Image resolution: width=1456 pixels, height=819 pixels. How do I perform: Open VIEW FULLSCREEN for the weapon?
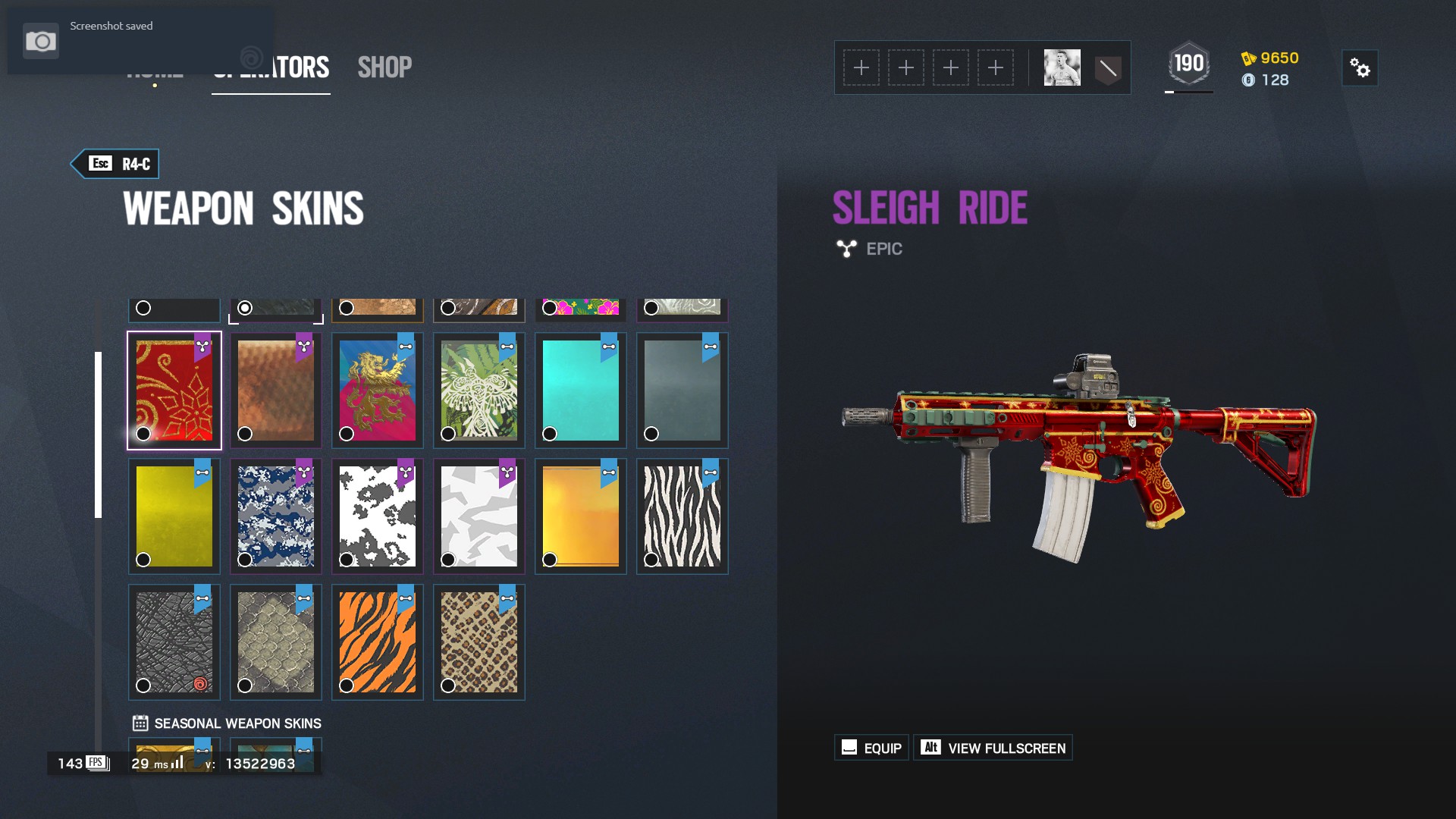pos(993,748)
